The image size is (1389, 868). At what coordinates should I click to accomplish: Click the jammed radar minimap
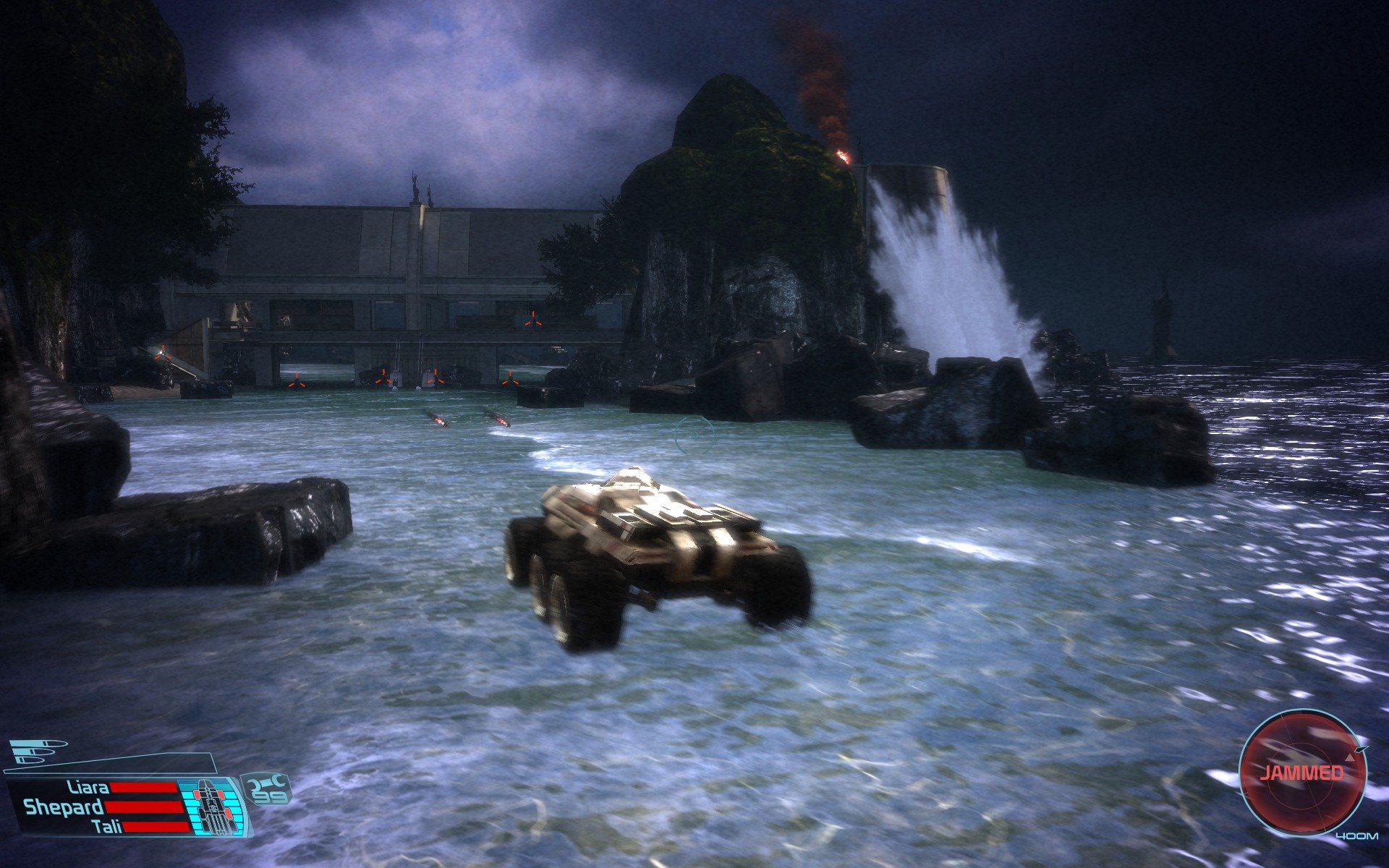(x=1302, y=772)
